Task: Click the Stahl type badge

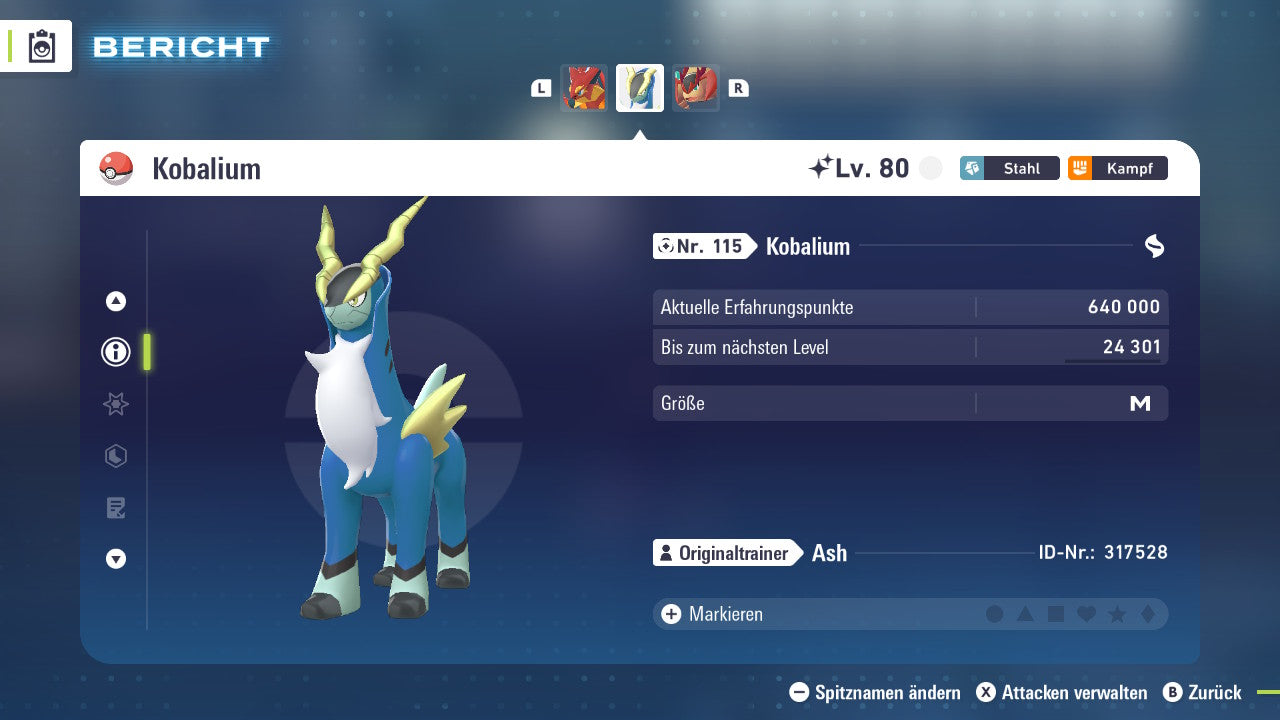Action: [x=1009, y=168]
